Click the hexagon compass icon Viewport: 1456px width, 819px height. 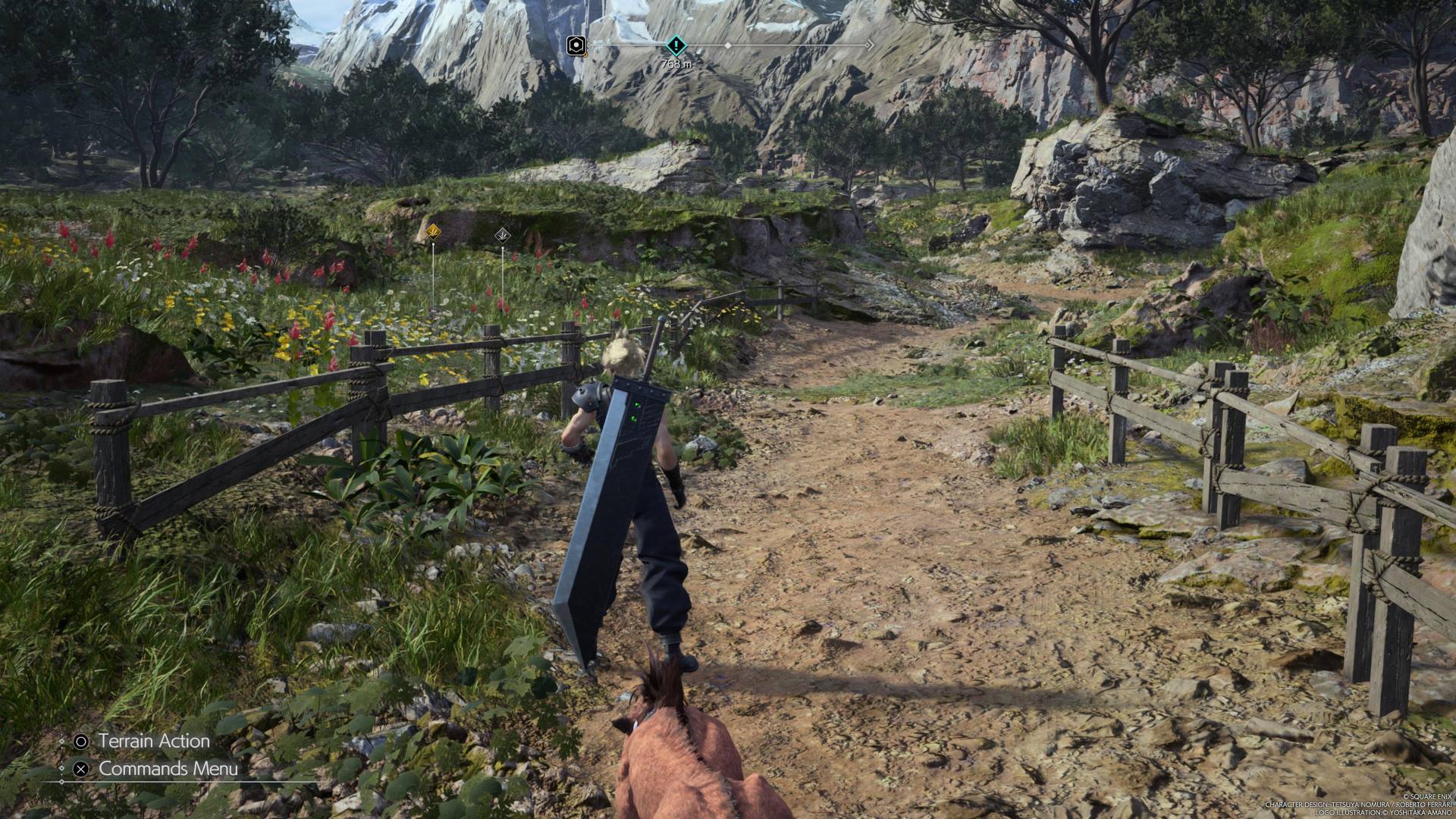[x=576, y=45]
